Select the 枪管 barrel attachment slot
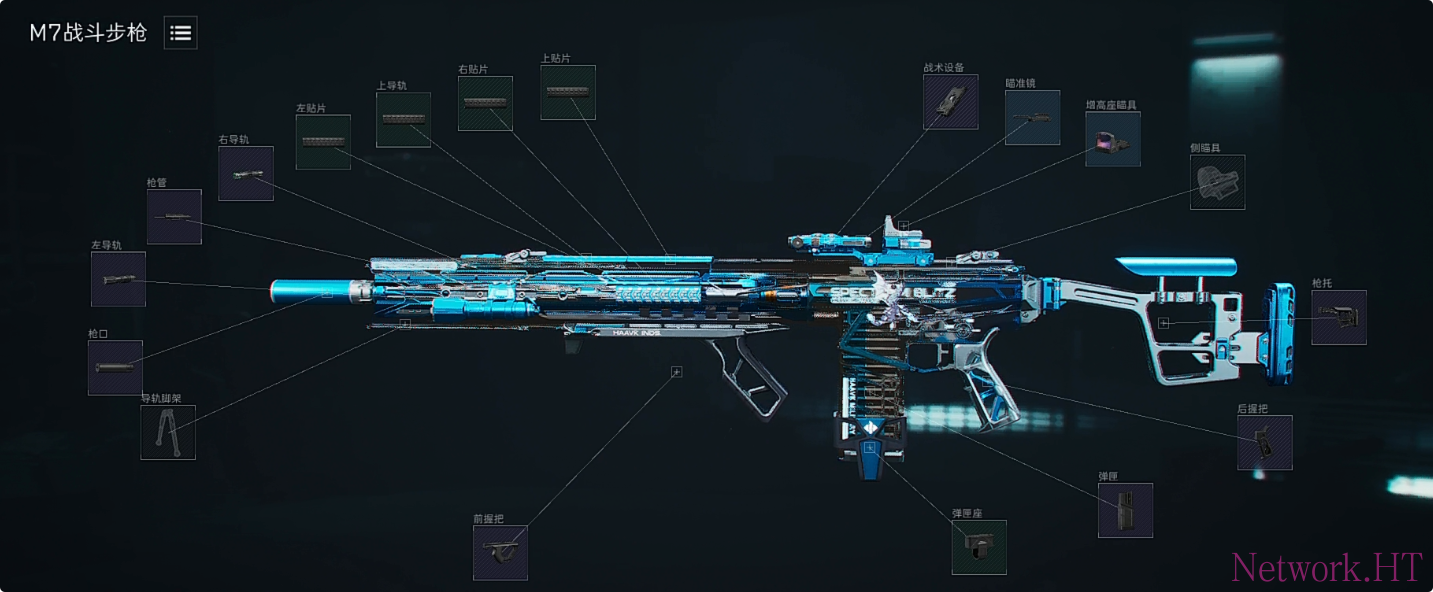Viewport: 1433px width, 592px height. click(174, 217)
